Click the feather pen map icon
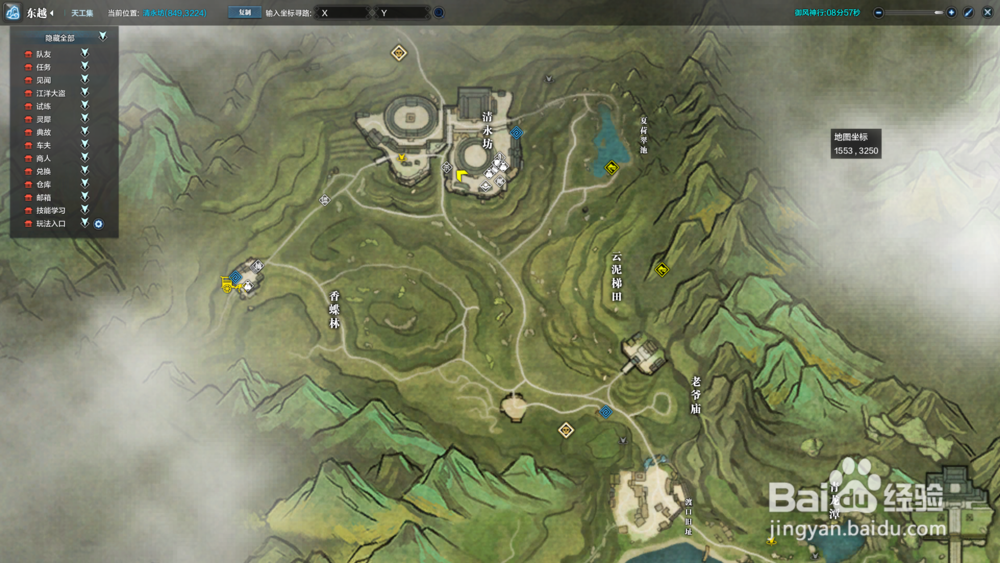The image size is (1000, 563). (969, 13)
